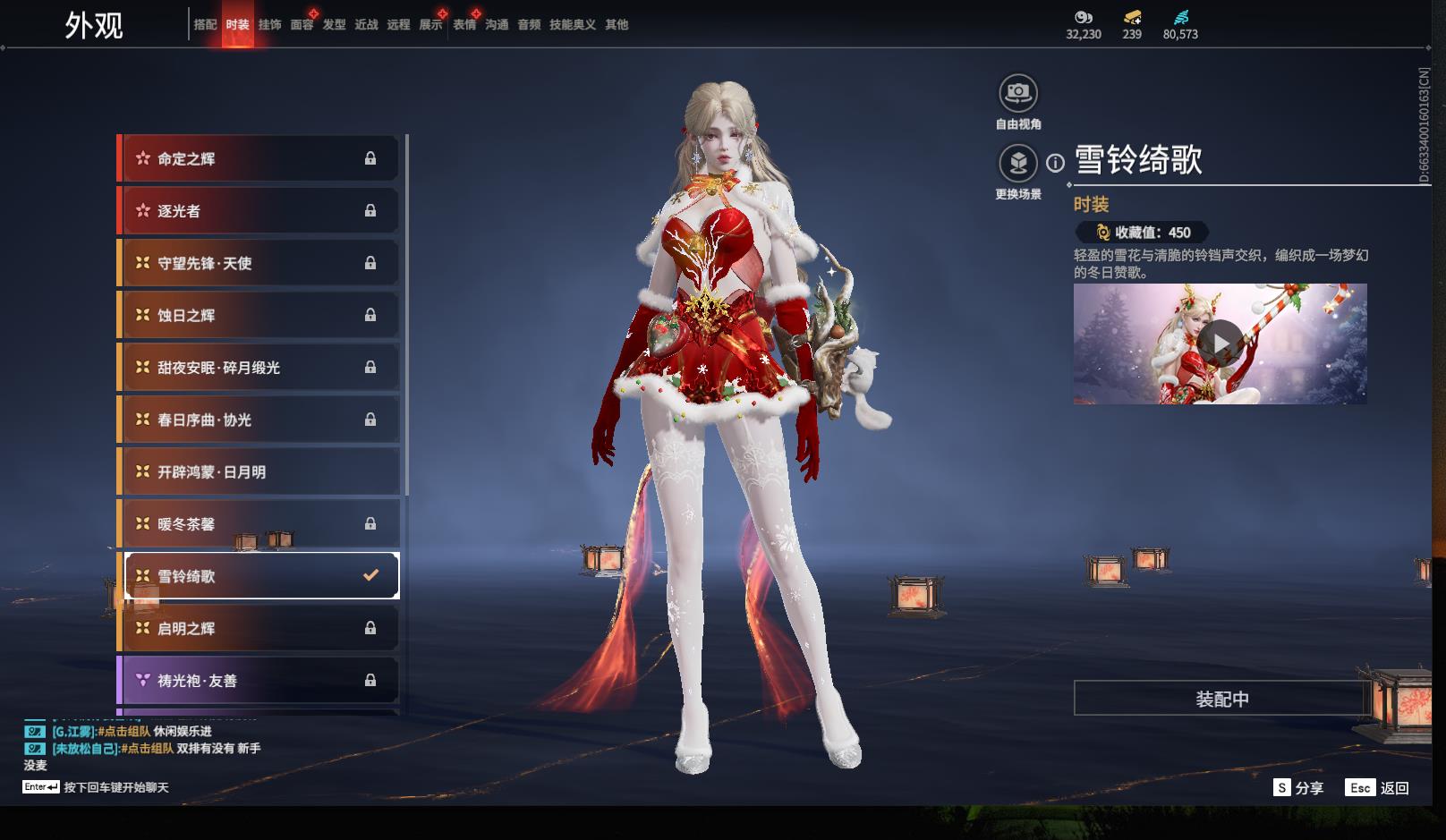Choose the 暖冬茶馨 outfit
1446x840 pixels.
[259, 524]
